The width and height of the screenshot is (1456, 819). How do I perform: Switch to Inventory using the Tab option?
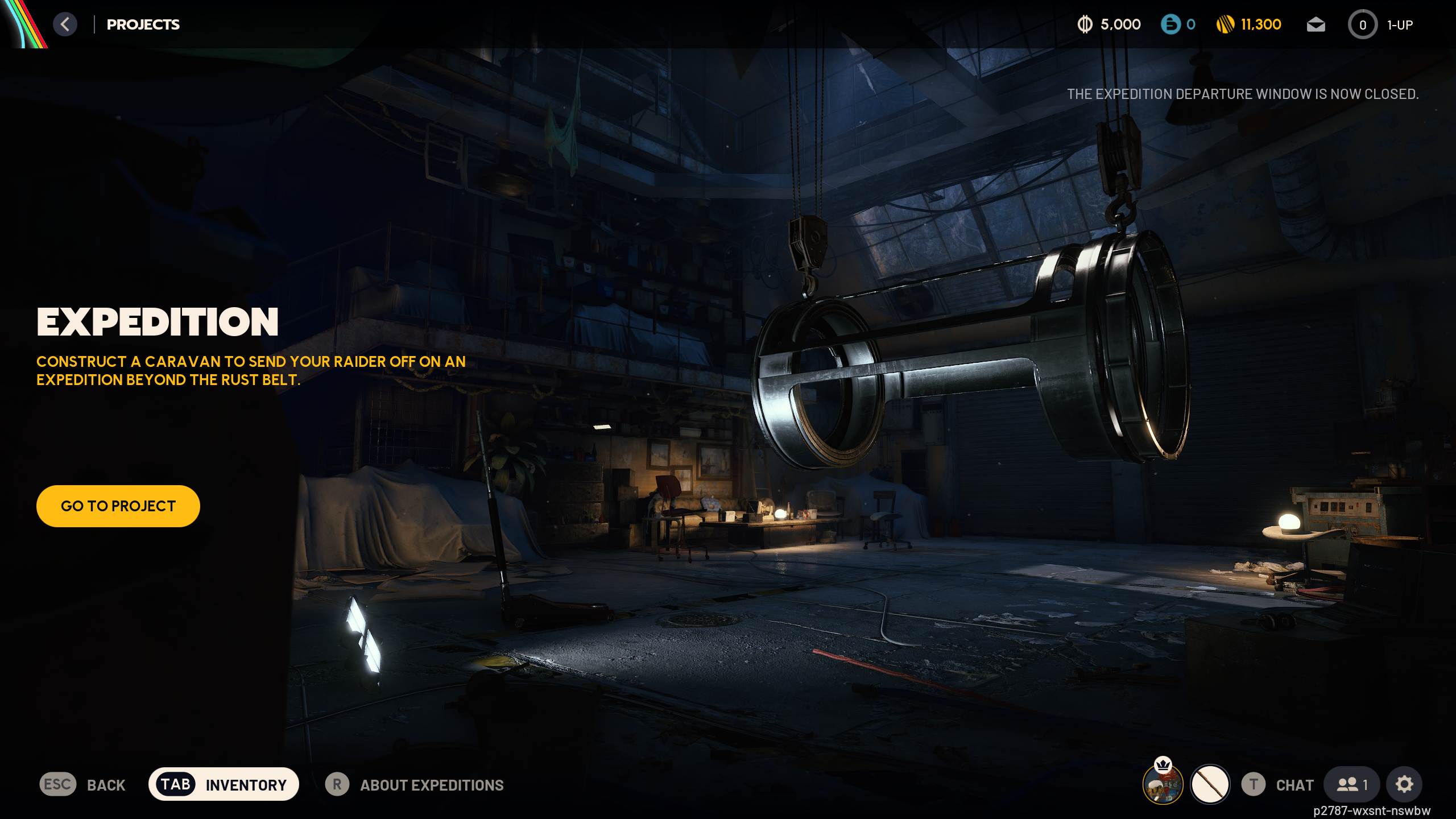[223, 784]
